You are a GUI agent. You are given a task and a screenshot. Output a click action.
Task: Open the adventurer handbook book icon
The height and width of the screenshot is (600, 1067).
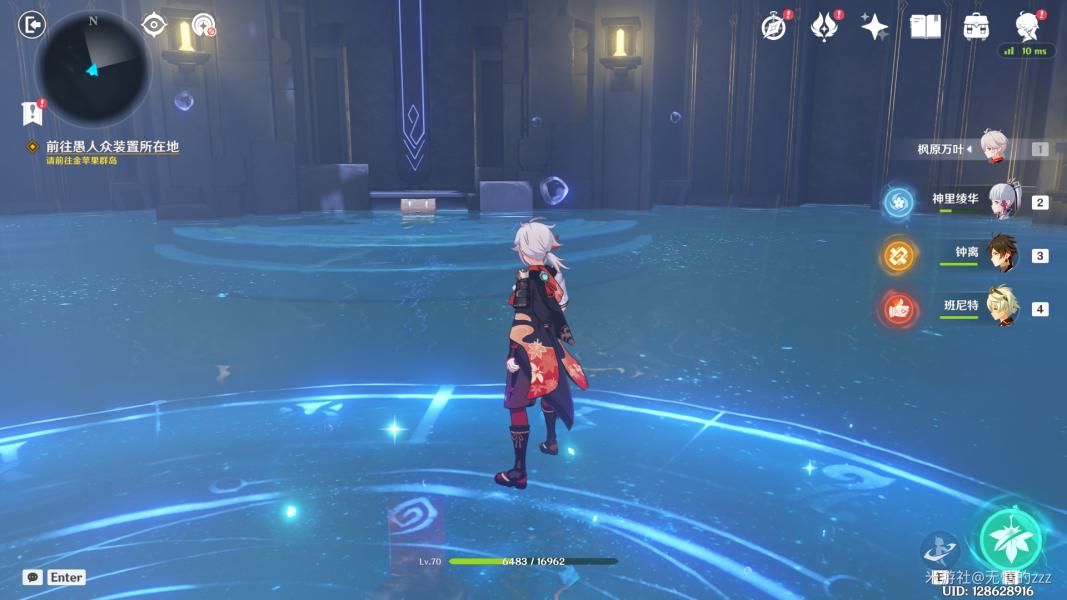(x=926, y=27)
